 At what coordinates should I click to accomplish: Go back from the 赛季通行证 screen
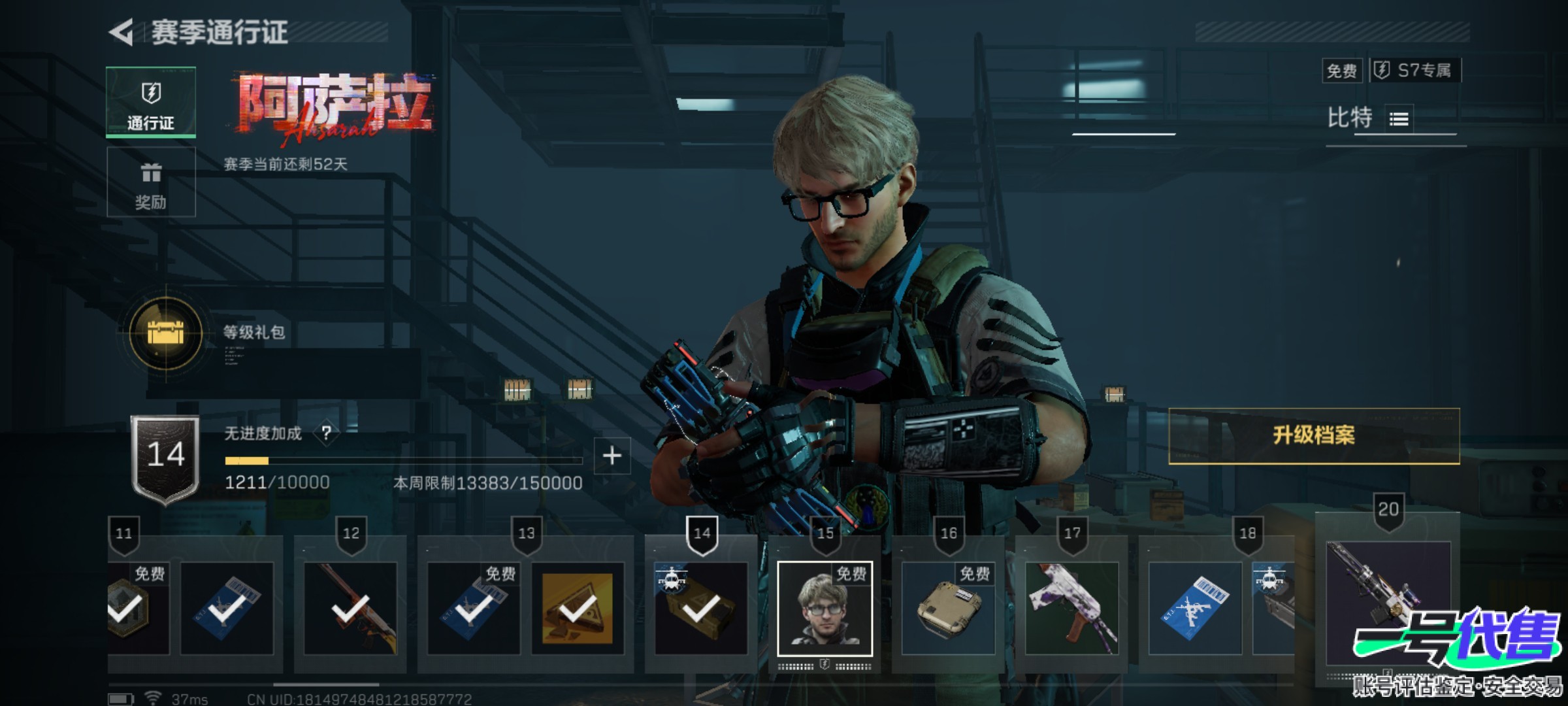point(122,32)
